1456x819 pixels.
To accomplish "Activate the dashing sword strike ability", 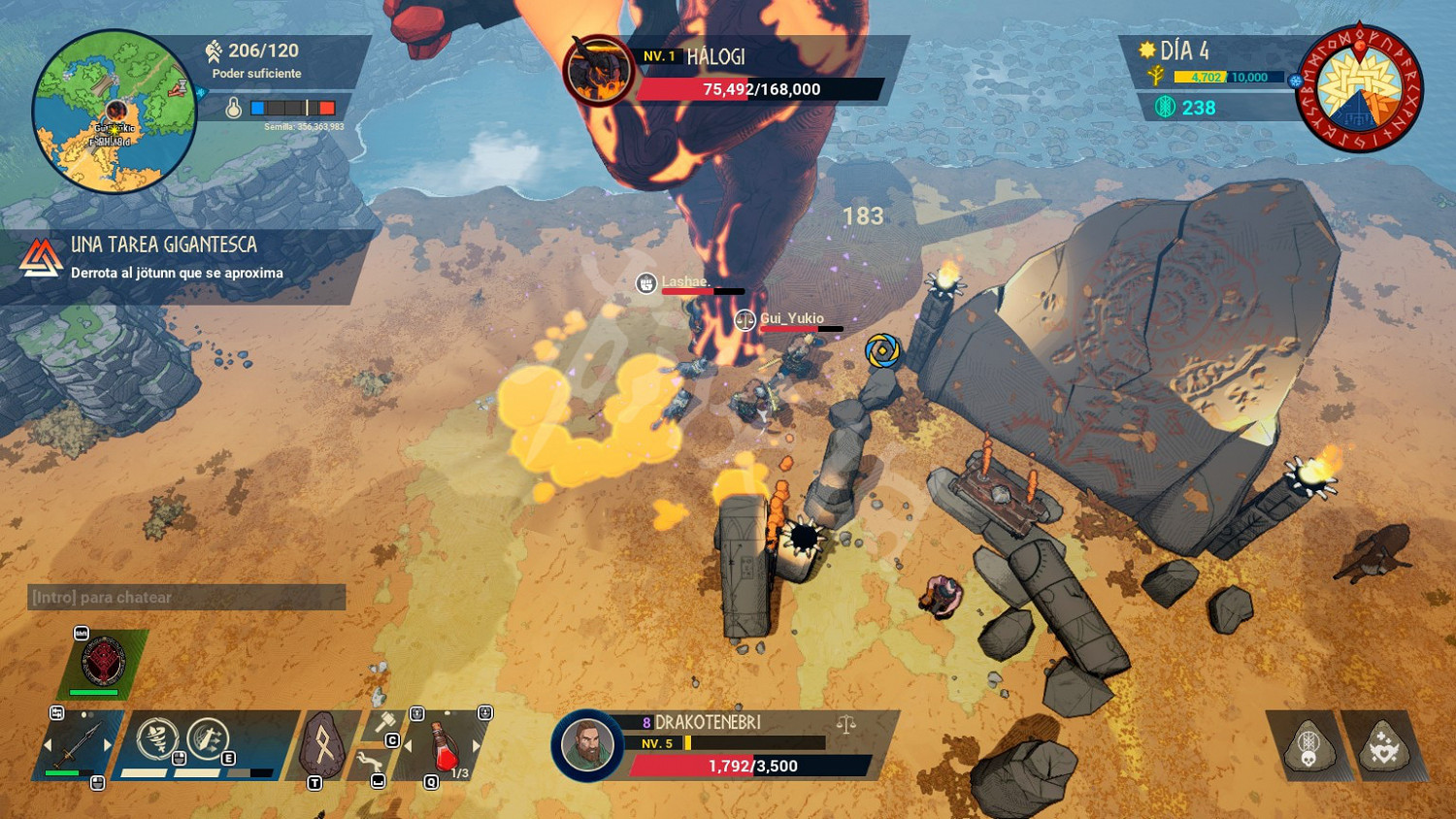I will (x=207, y=739).
